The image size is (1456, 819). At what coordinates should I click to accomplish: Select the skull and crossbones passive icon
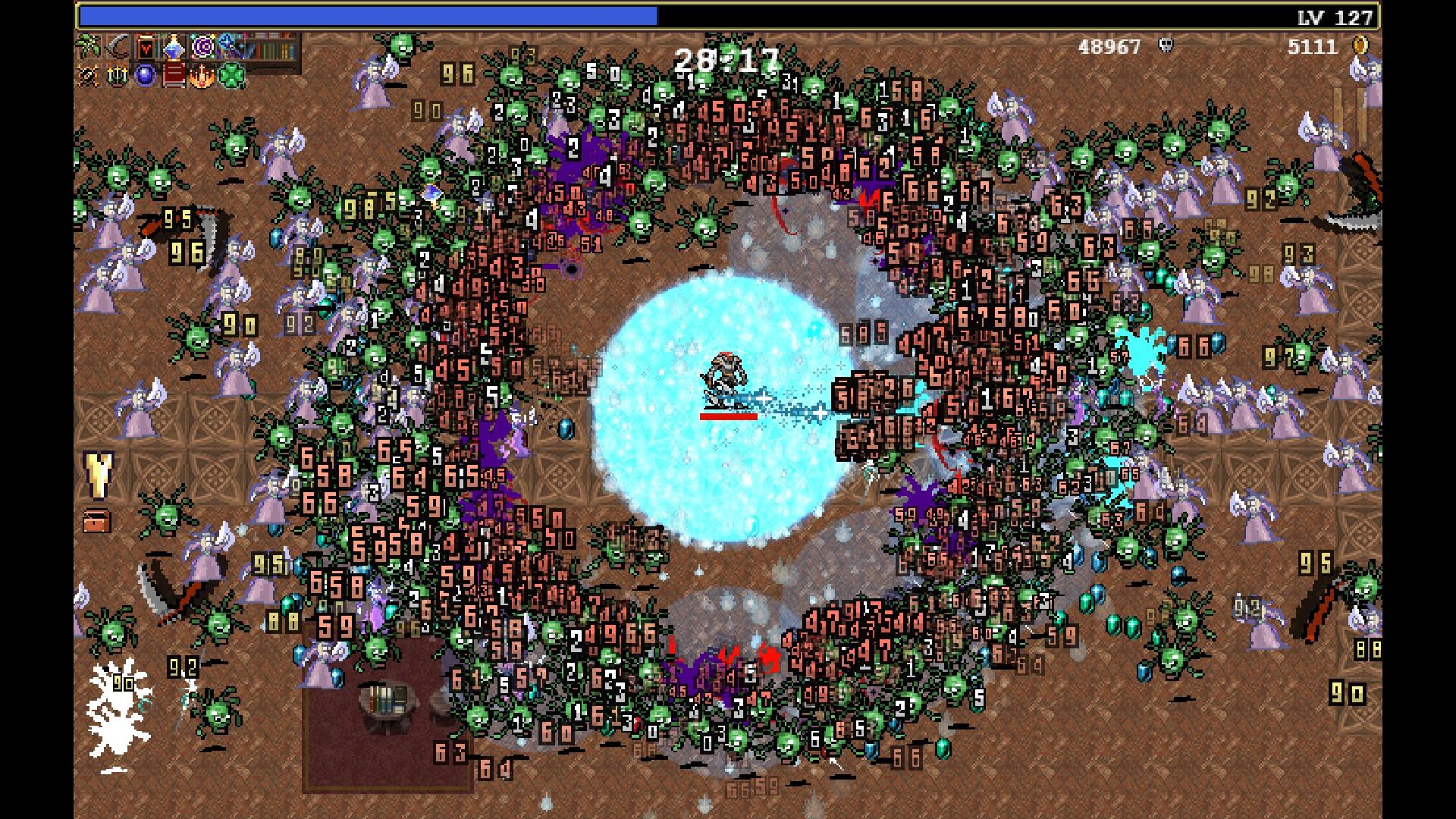click(x=89, y=76)
